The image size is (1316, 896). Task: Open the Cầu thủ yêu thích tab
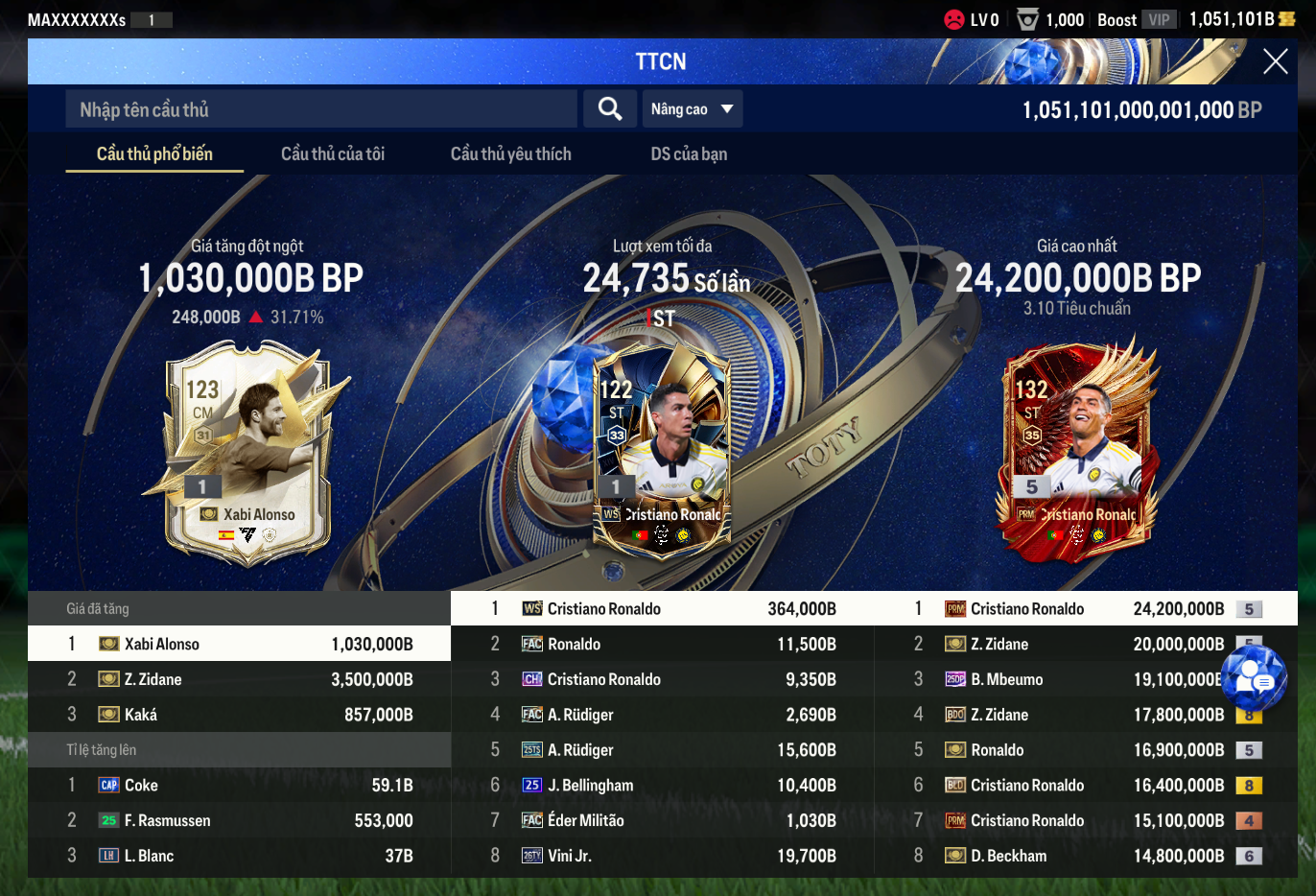pos(510,153)
